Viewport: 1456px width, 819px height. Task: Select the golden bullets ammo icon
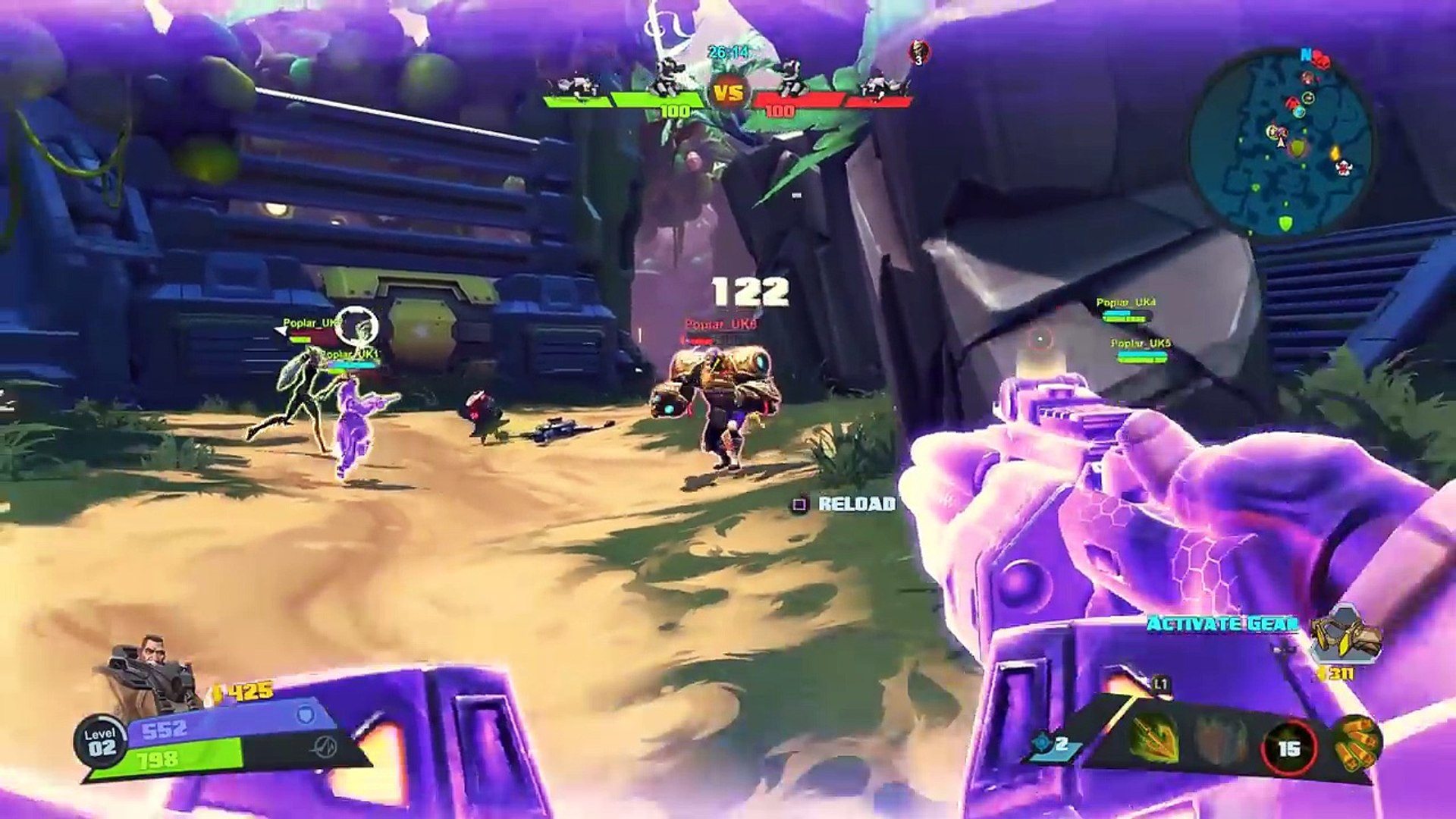tap(1357, 742)
